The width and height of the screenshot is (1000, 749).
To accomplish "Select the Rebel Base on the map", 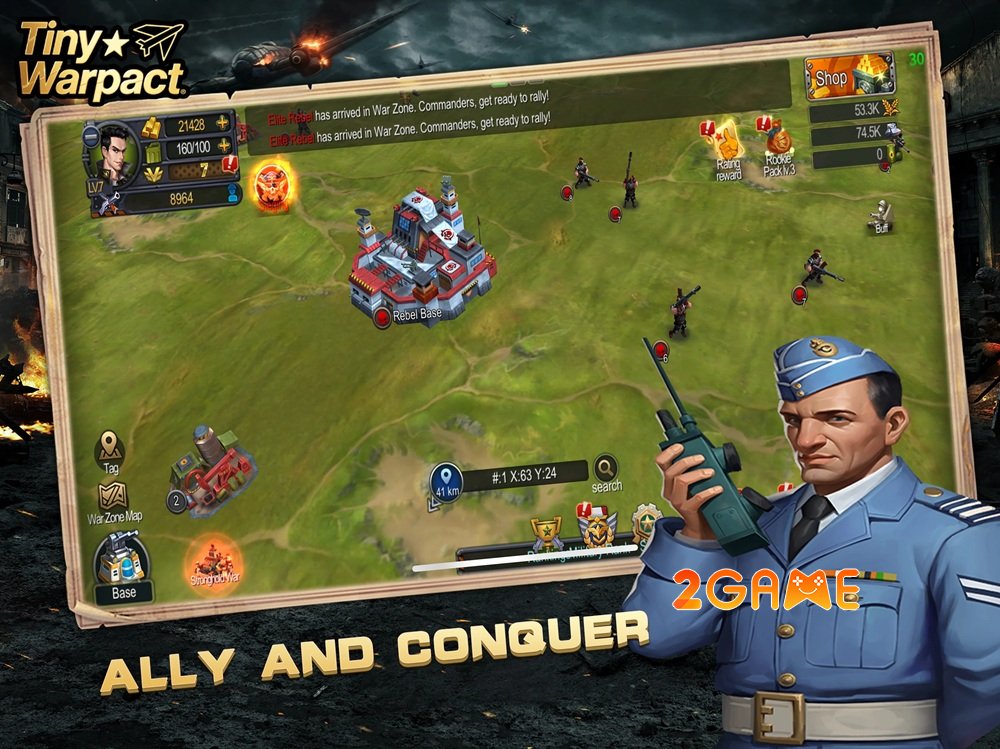I will (x=423, y=256).
